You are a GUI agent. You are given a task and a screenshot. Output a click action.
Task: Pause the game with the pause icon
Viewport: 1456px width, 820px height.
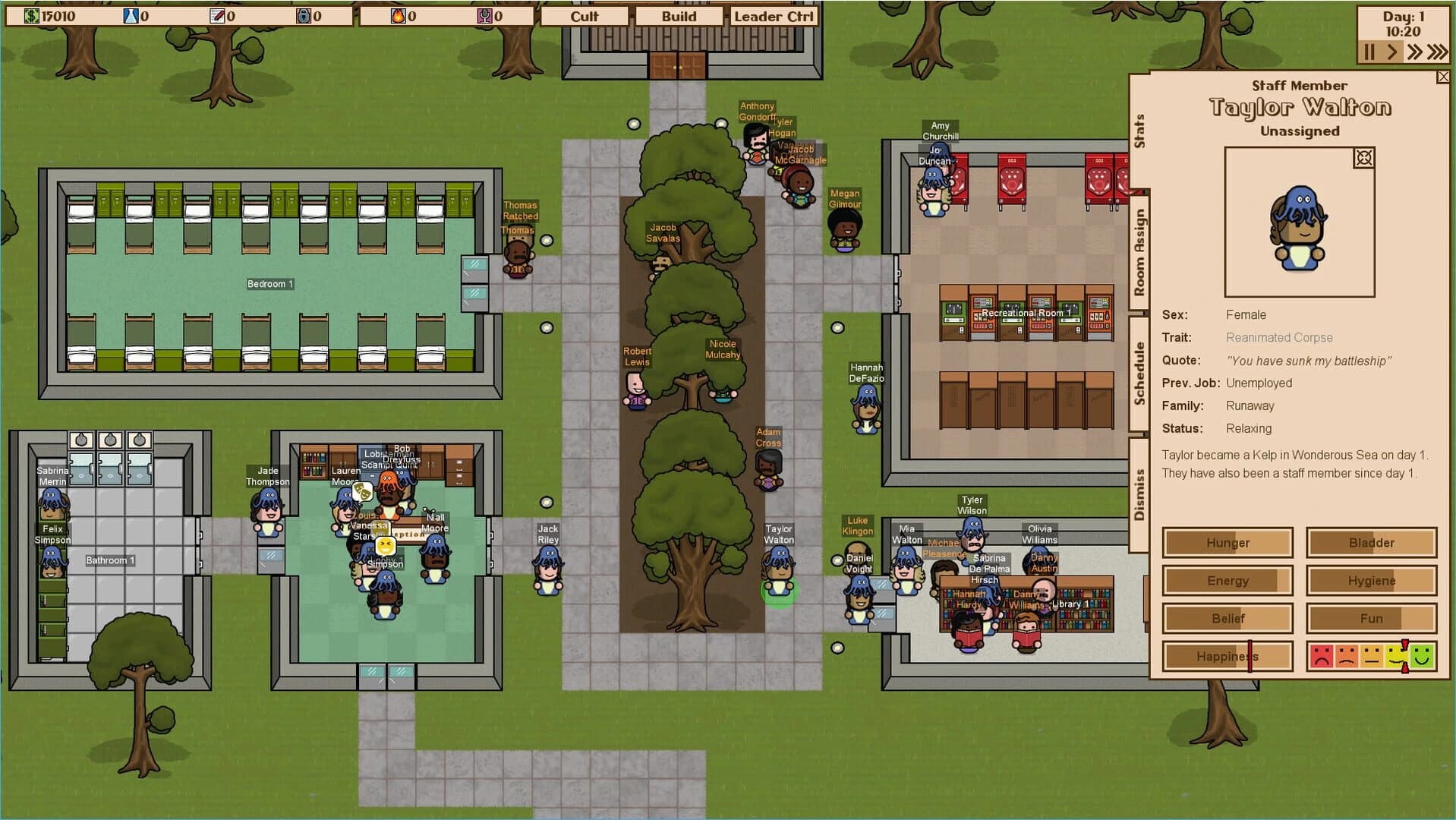[1369, 52]
